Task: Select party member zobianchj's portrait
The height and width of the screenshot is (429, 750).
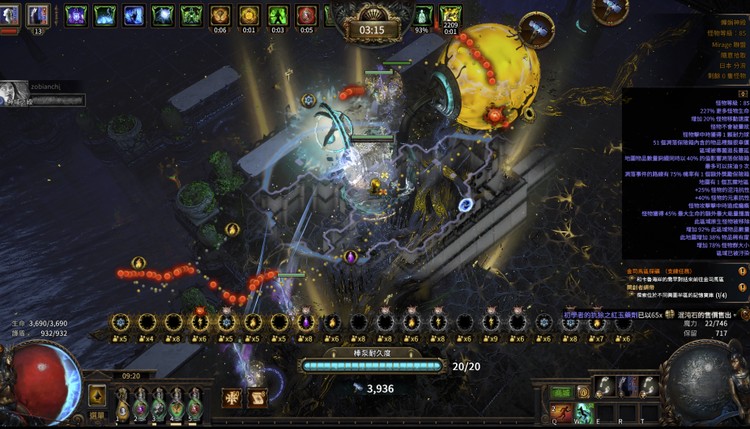Action: pyautogui.click(x=12, y=92)
